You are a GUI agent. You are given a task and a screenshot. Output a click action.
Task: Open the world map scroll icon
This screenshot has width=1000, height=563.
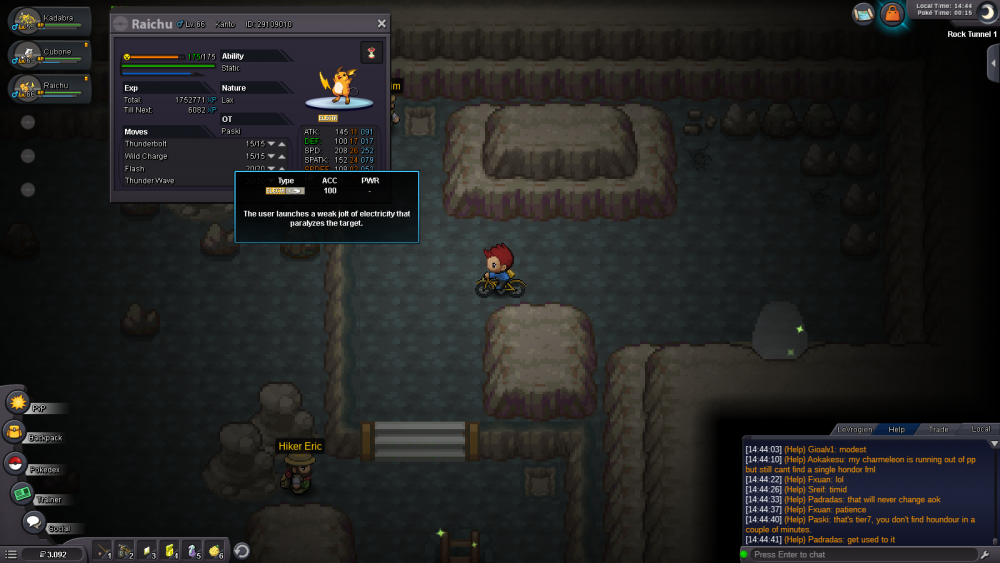point(863,13)
